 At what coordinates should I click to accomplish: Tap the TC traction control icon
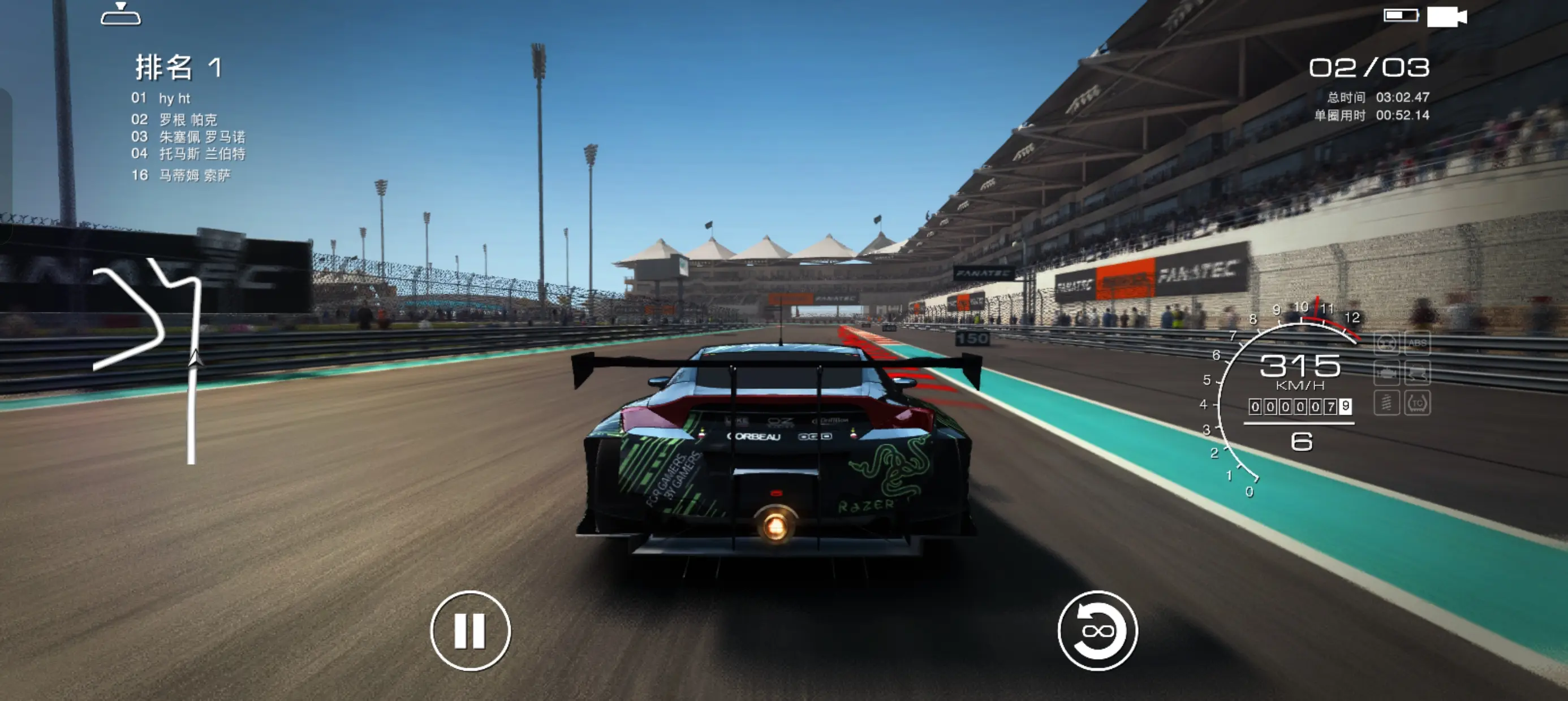1417,403
